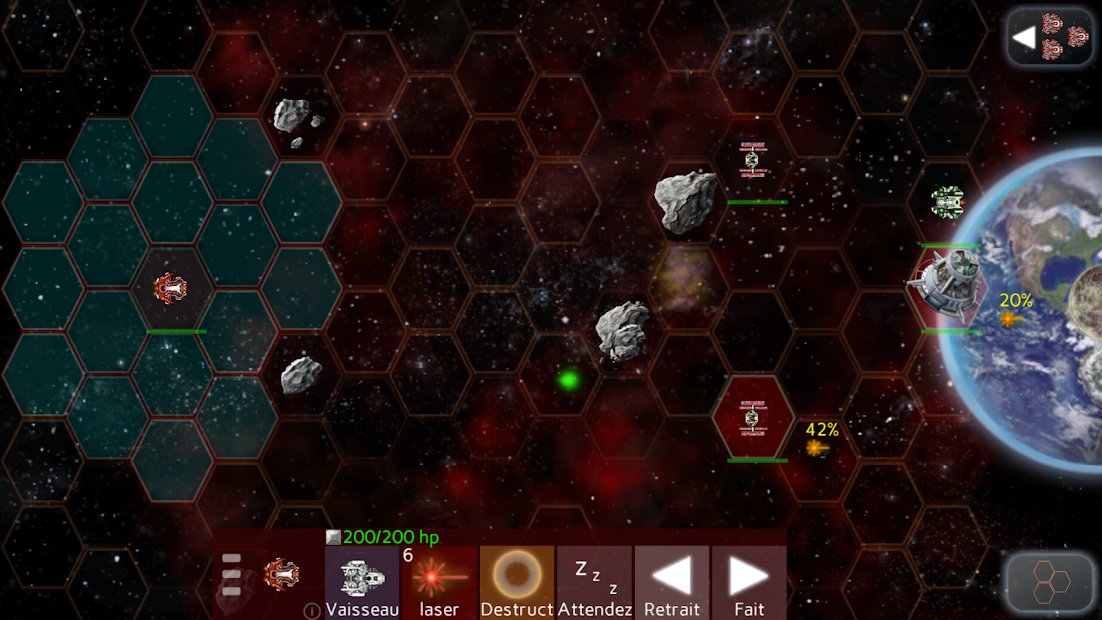Activate the laser weapon
The width and height of the screenshot is (1102, 620).
coord(439,582)
